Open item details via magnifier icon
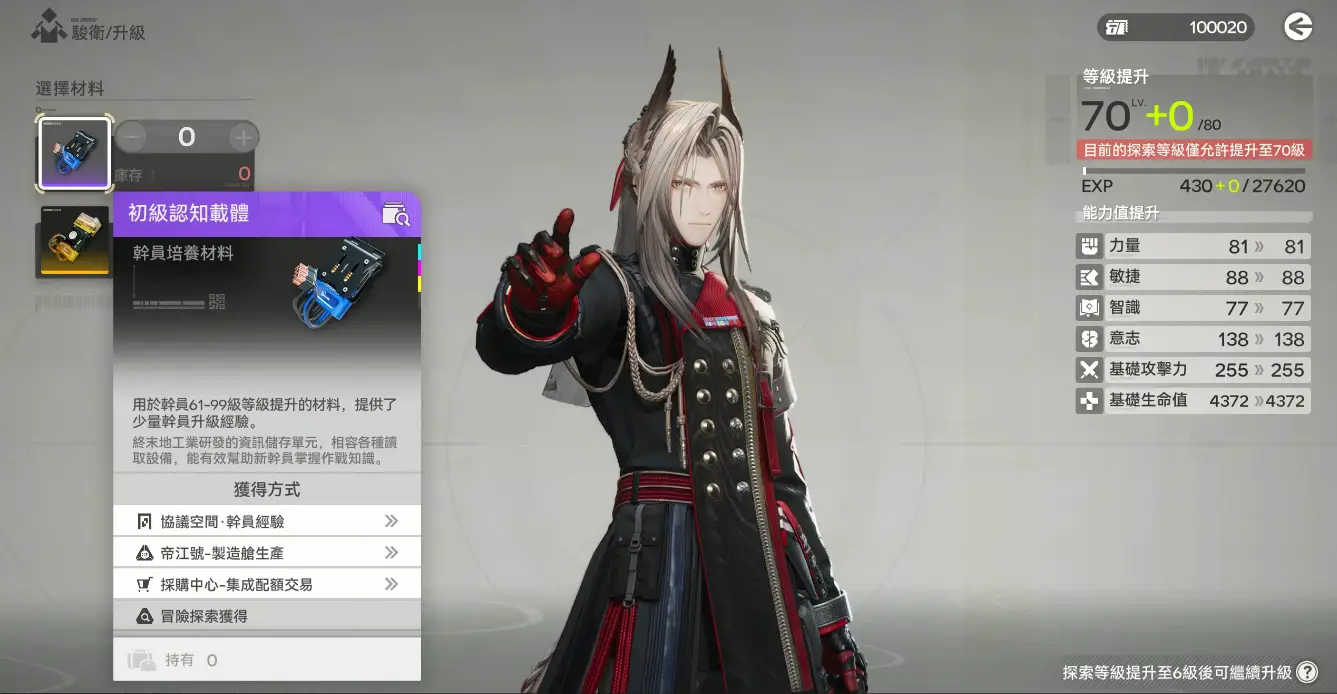Screen dimensions: 1337x694 click(x=396, y=214)
